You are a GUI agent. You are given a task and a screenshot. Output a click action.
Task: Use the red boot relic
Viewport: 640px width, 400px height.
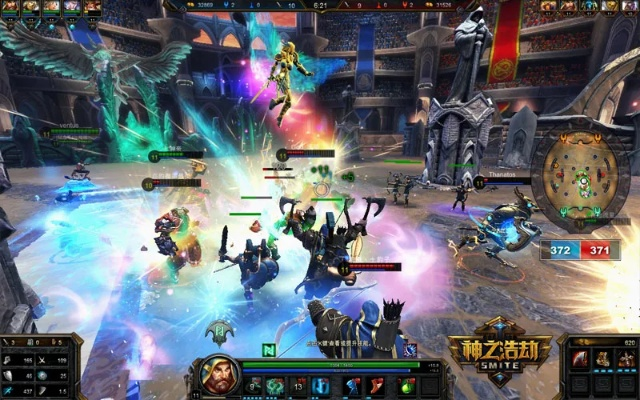[x=378, y=385]
